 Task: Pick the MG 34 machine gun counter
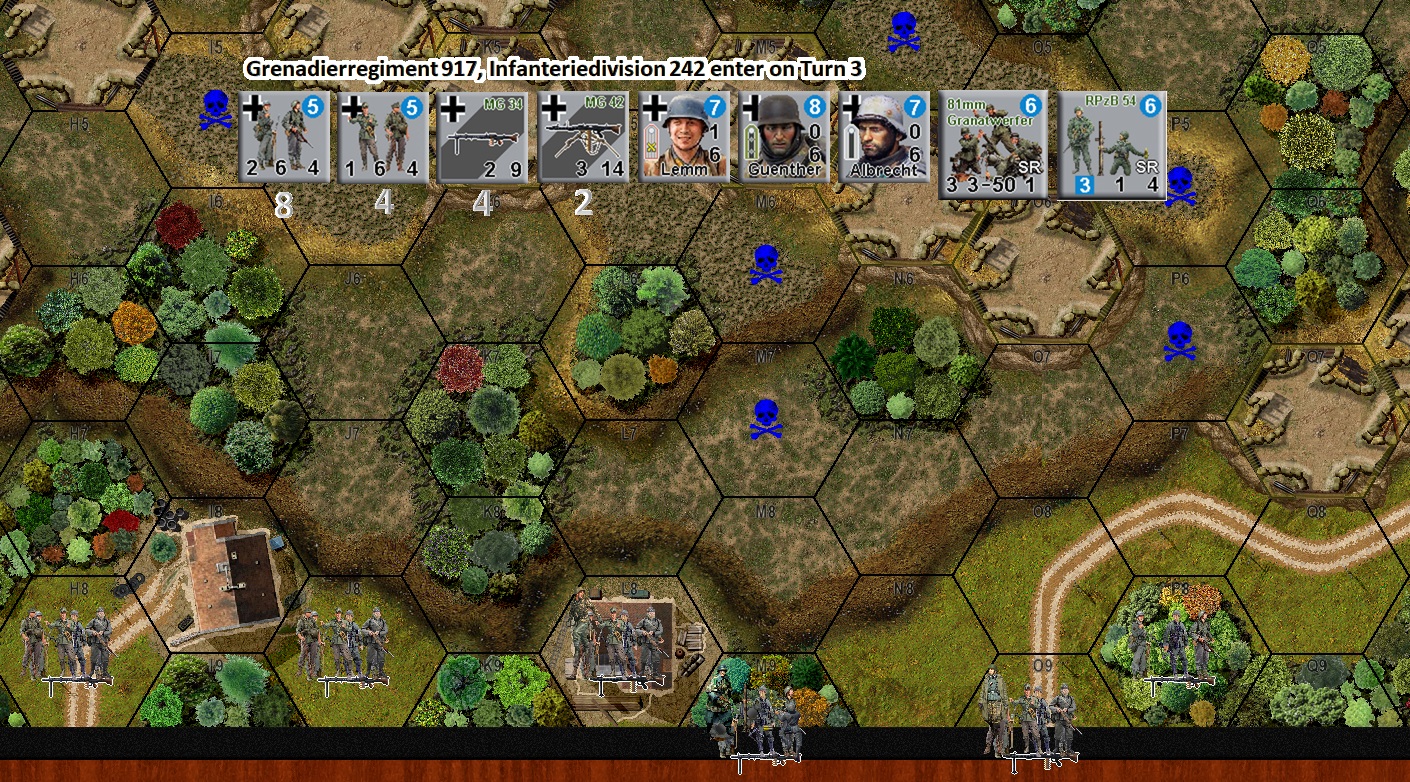(x=483, y=138)
